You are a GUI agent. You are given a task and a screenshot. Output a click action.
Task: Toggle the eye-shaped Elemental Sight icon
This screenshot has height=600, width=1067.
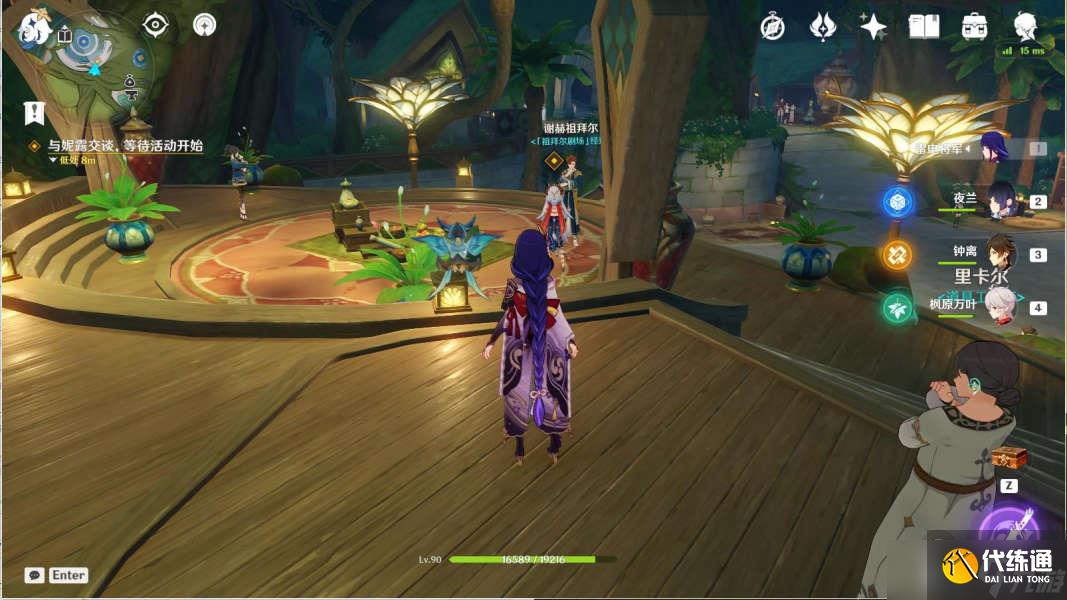156,25
